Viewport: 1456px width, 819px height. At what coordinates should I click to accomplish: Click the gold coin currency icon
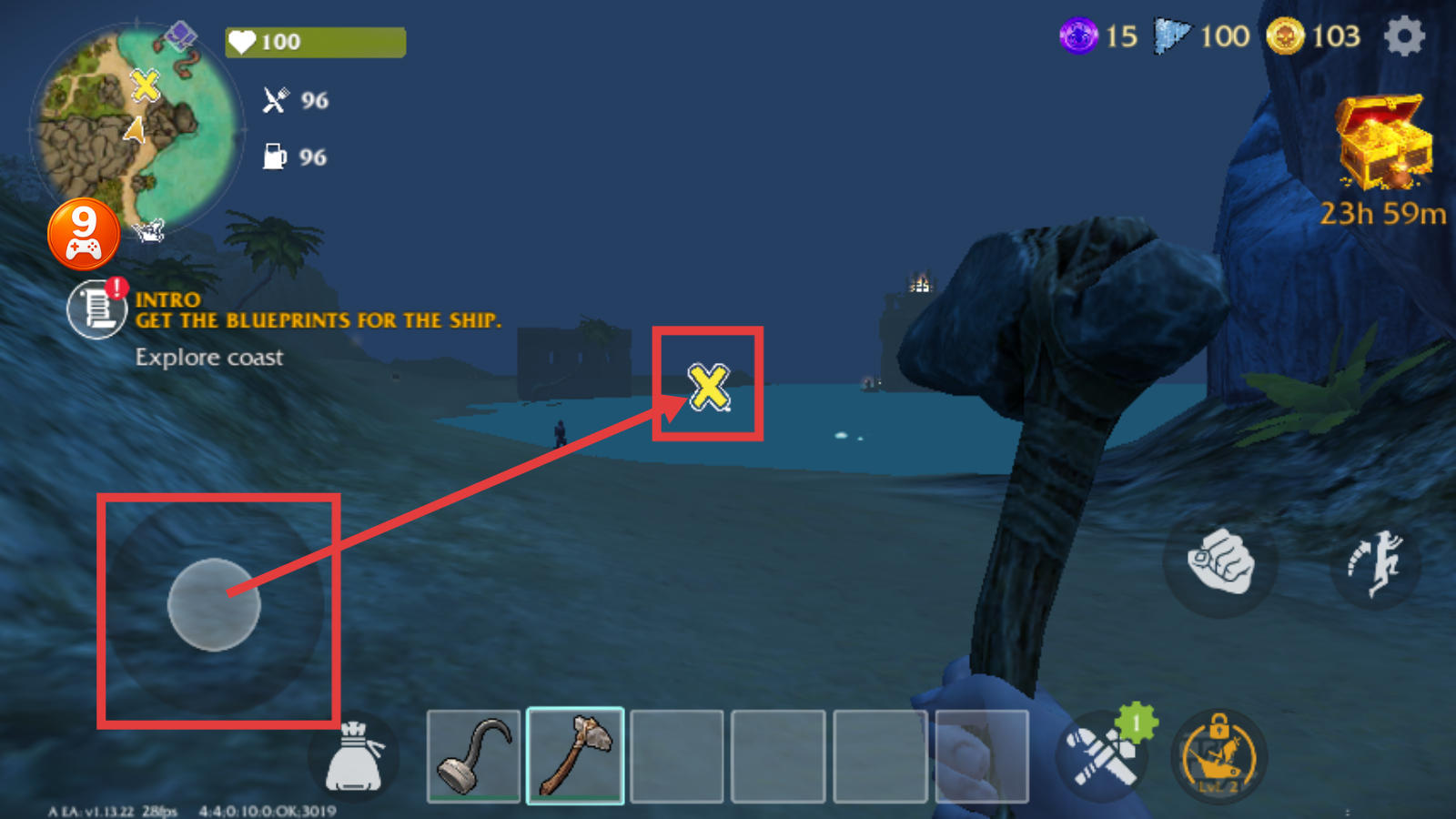pyautogui.click(x=1285, y=37)
